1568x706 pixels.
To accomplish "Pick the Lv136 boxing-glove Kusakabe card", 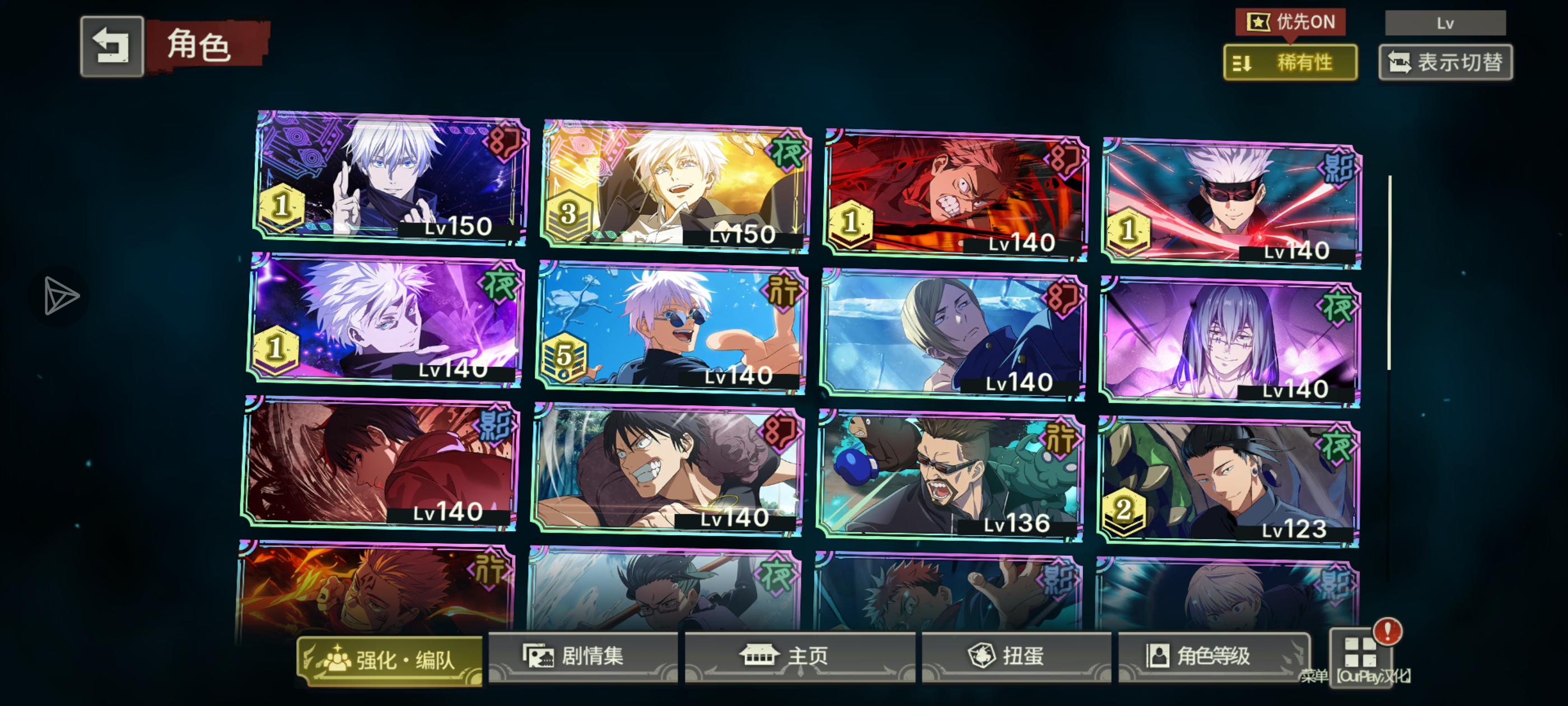I will tap(950, 476).
